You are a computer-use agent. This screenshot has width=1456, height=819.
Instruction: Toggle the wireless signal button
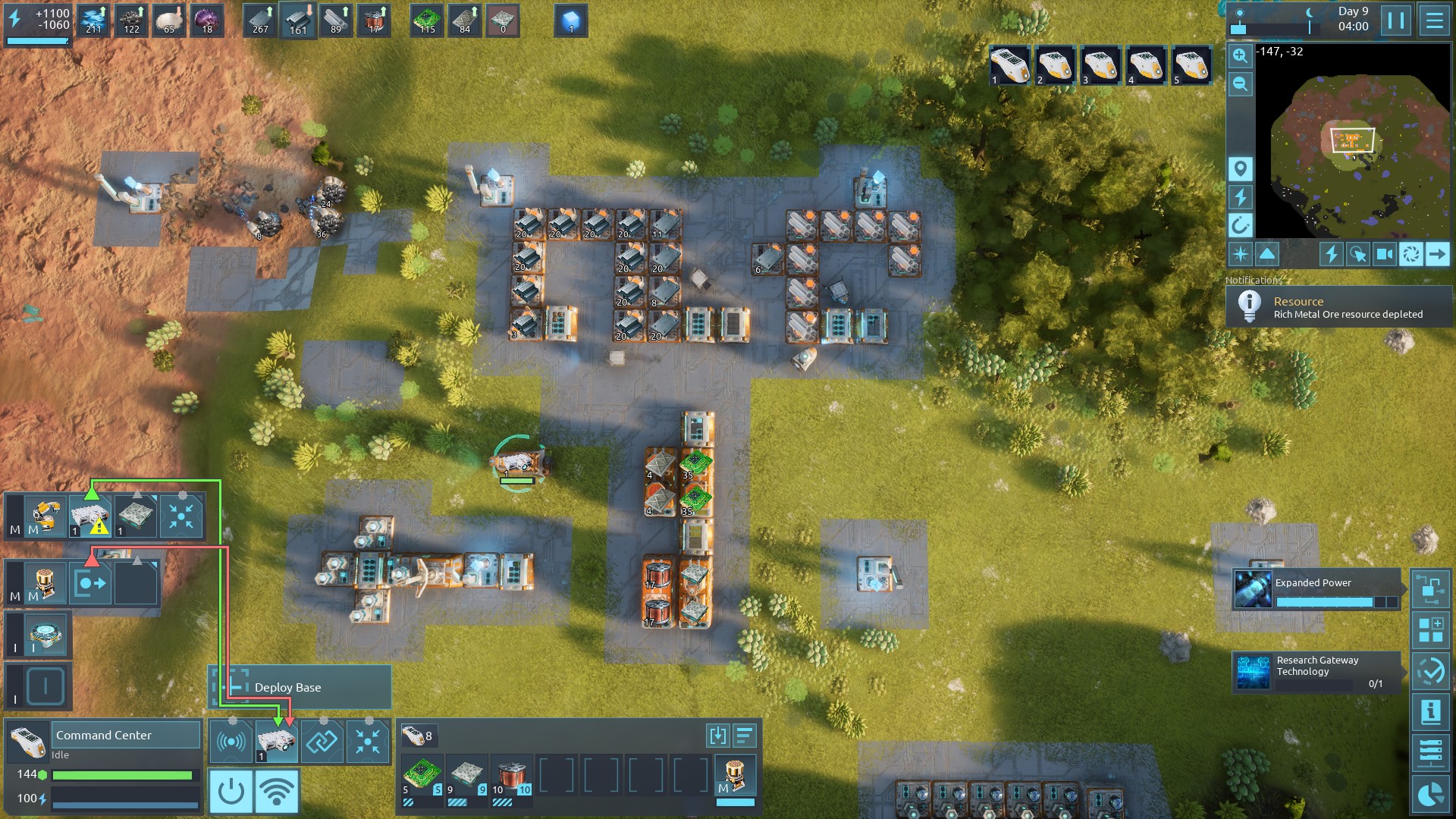pos(277,792)
